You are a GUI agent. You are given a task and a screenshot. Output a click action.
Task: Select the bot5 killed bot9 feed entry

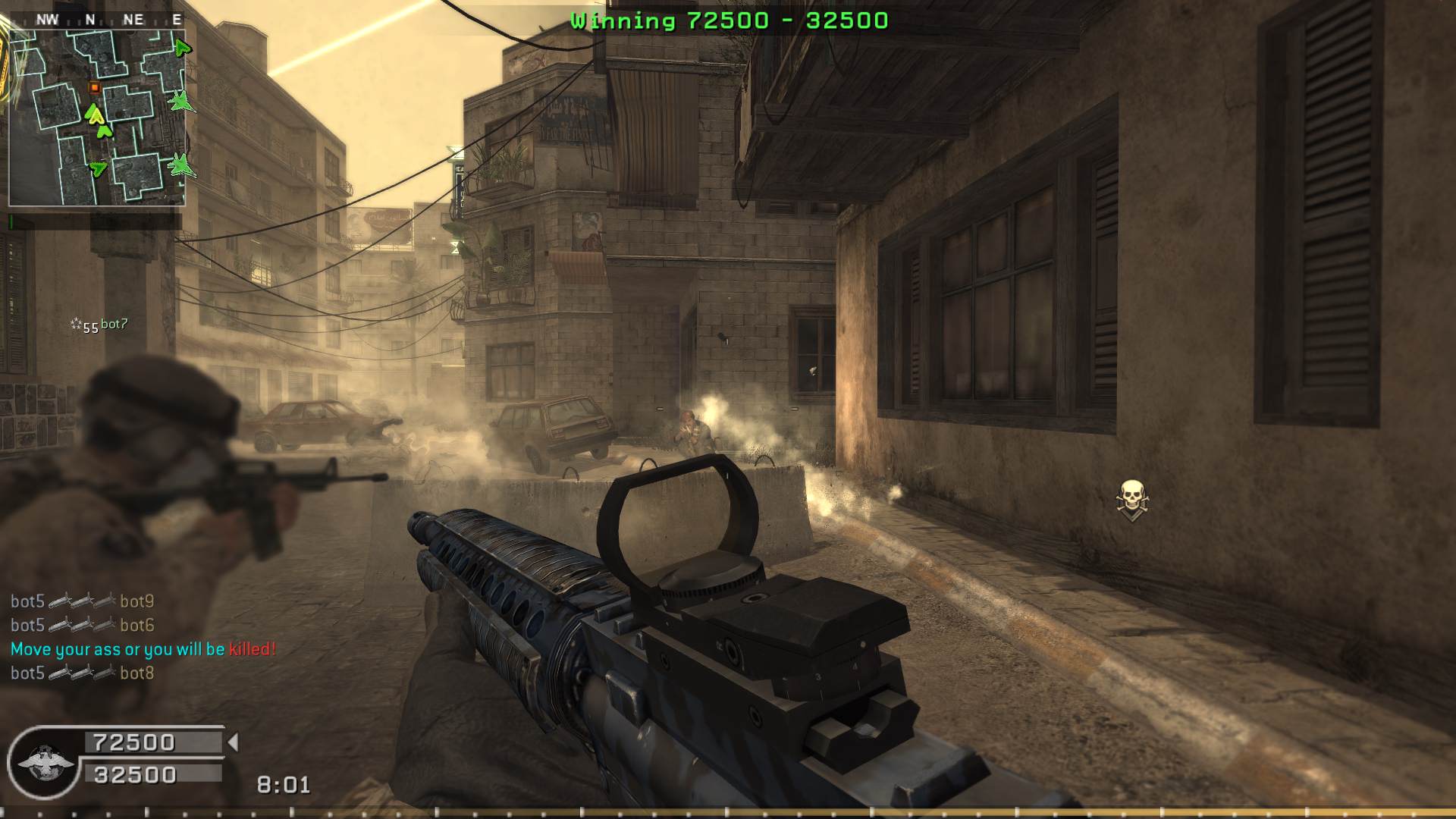82,601
